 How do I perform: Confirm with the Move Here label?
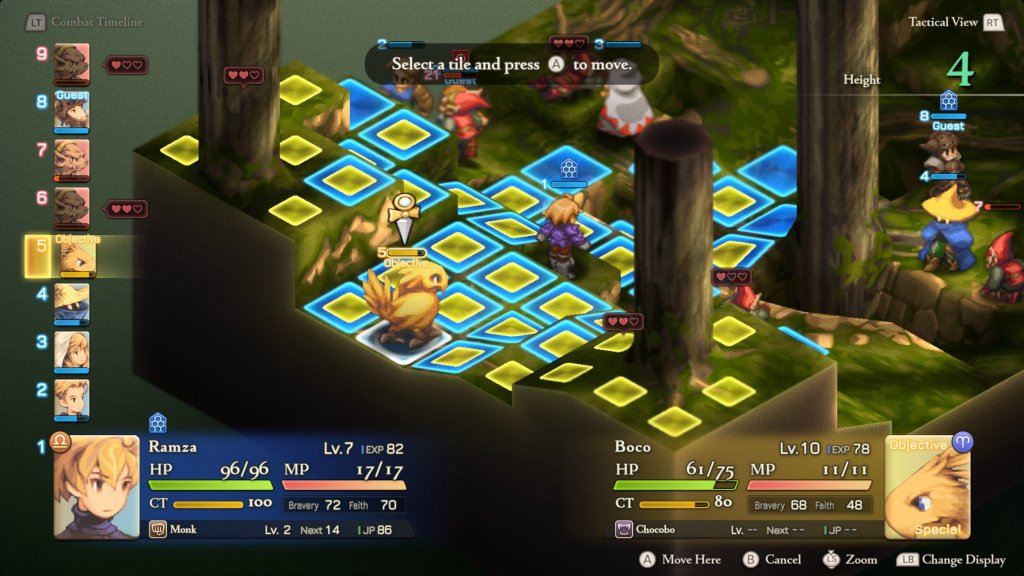[690, 560]
